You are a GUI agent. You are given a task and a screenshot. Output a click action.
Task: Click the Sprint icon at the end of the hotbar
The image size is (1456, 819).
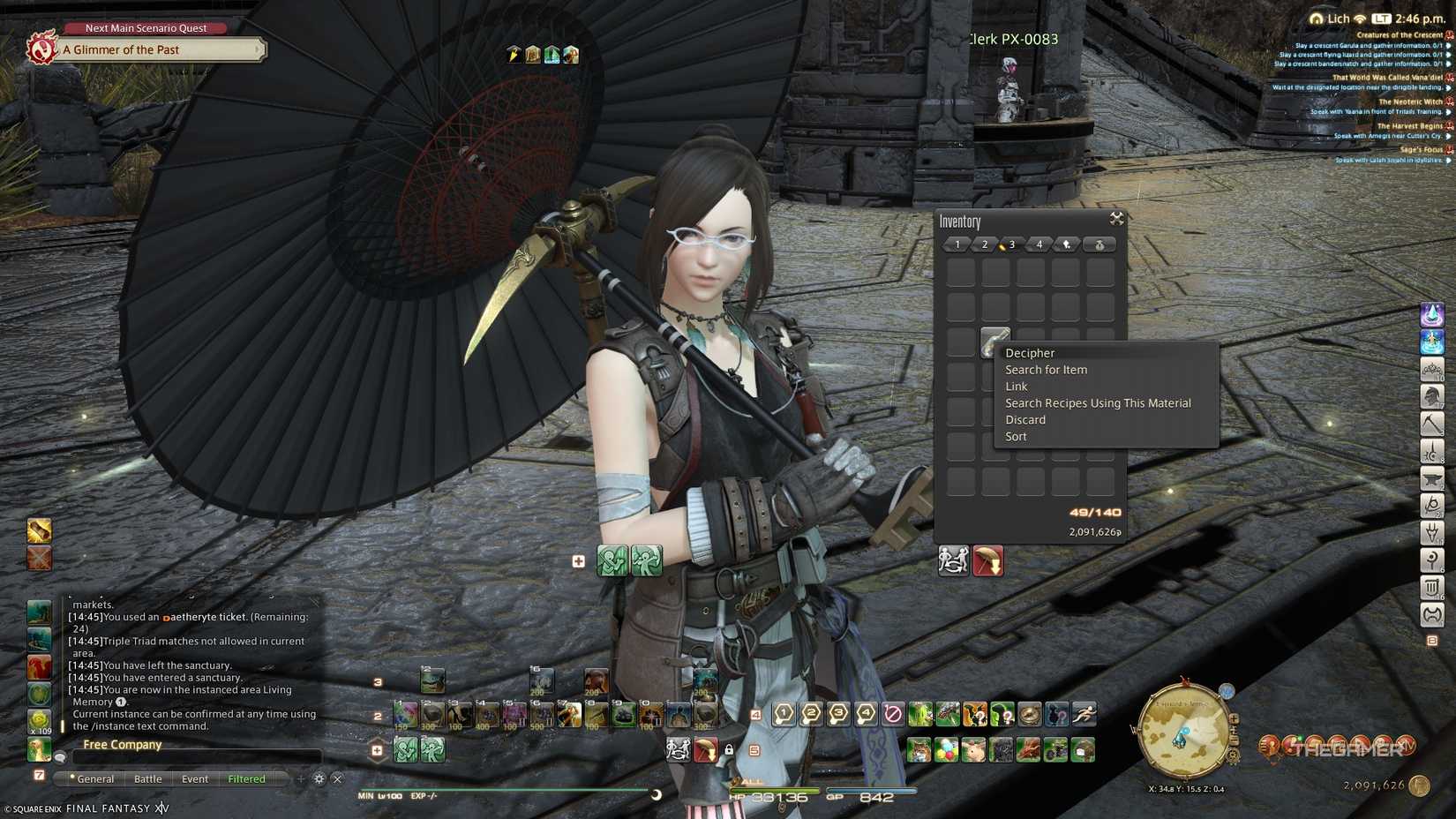coord(1084,714)
